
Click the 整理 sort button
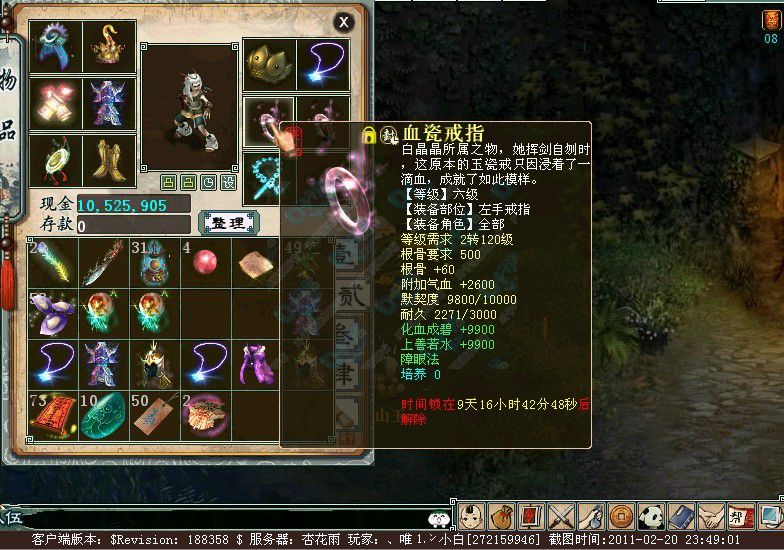[x=229, y=222]
